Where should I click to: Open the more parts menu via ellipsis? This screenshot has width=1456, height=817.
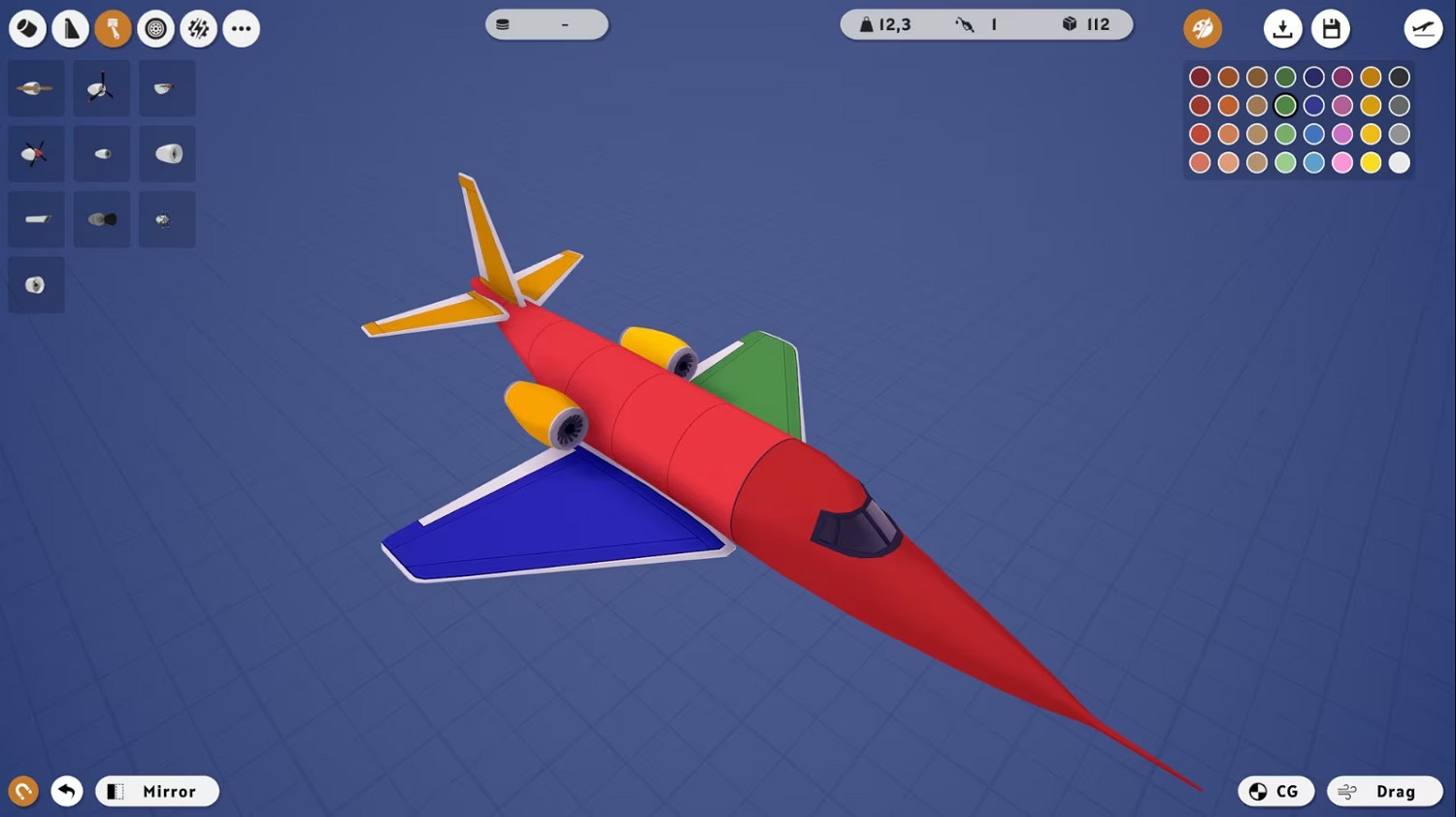[x=241, y=28]
